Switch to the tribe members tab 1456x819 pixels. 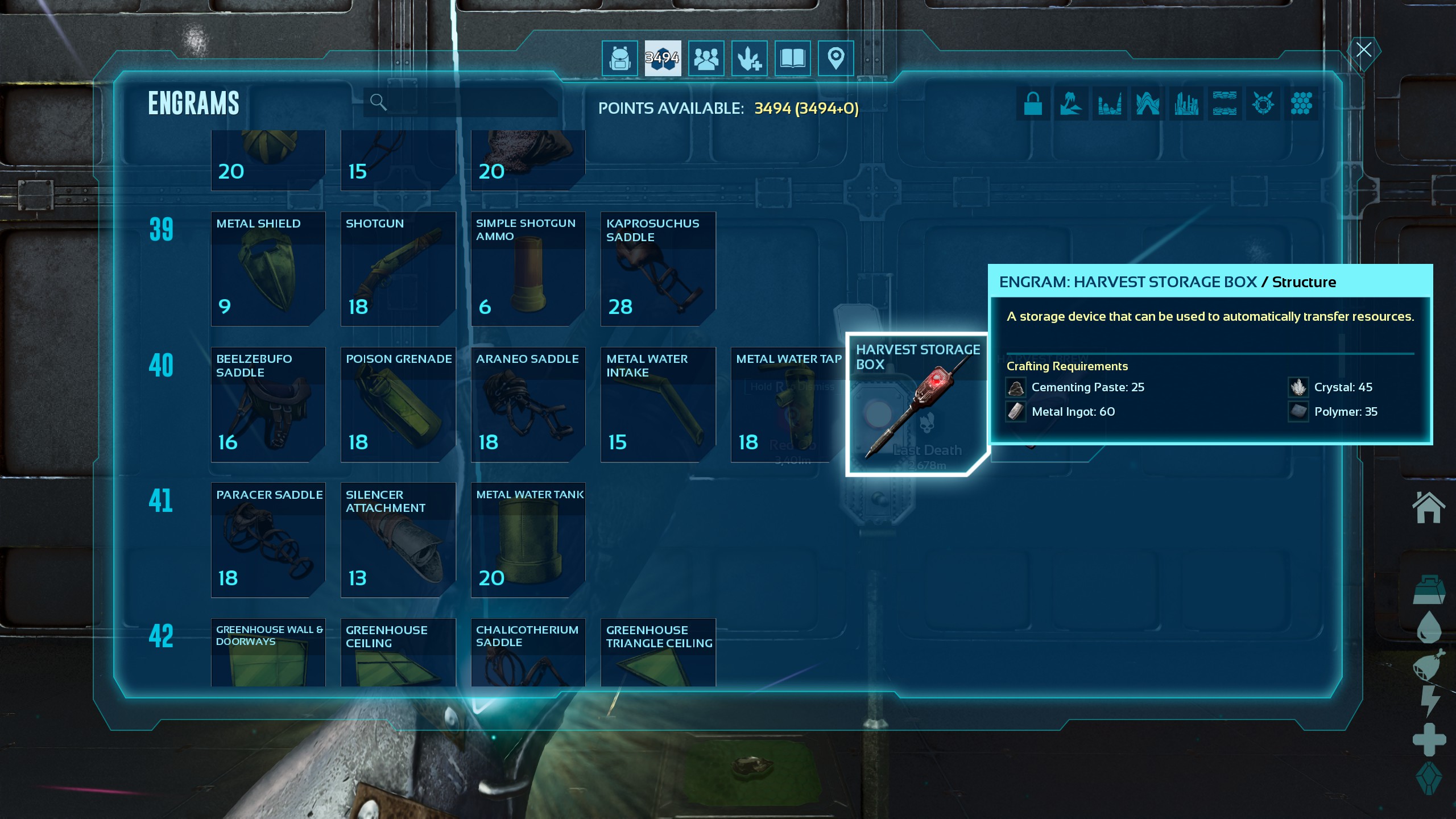(706, 58)
